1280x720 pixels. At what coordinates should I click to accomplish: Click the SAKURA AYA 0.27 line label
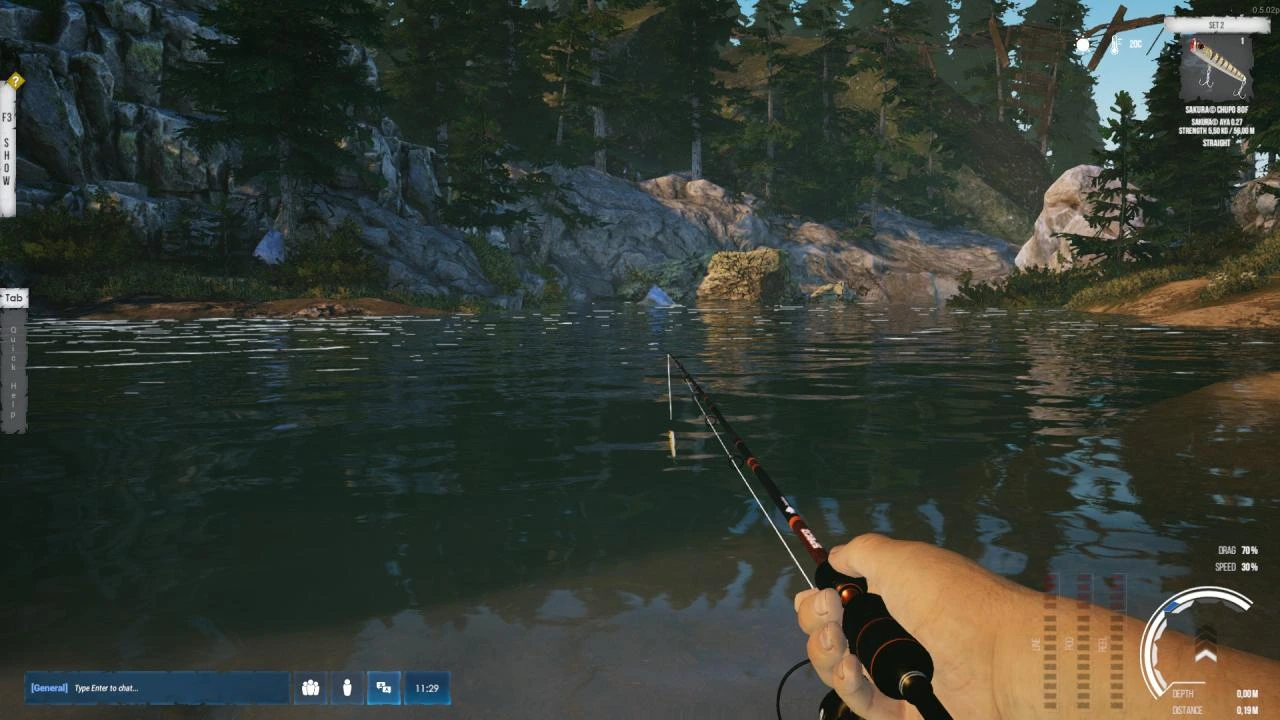1217,122
